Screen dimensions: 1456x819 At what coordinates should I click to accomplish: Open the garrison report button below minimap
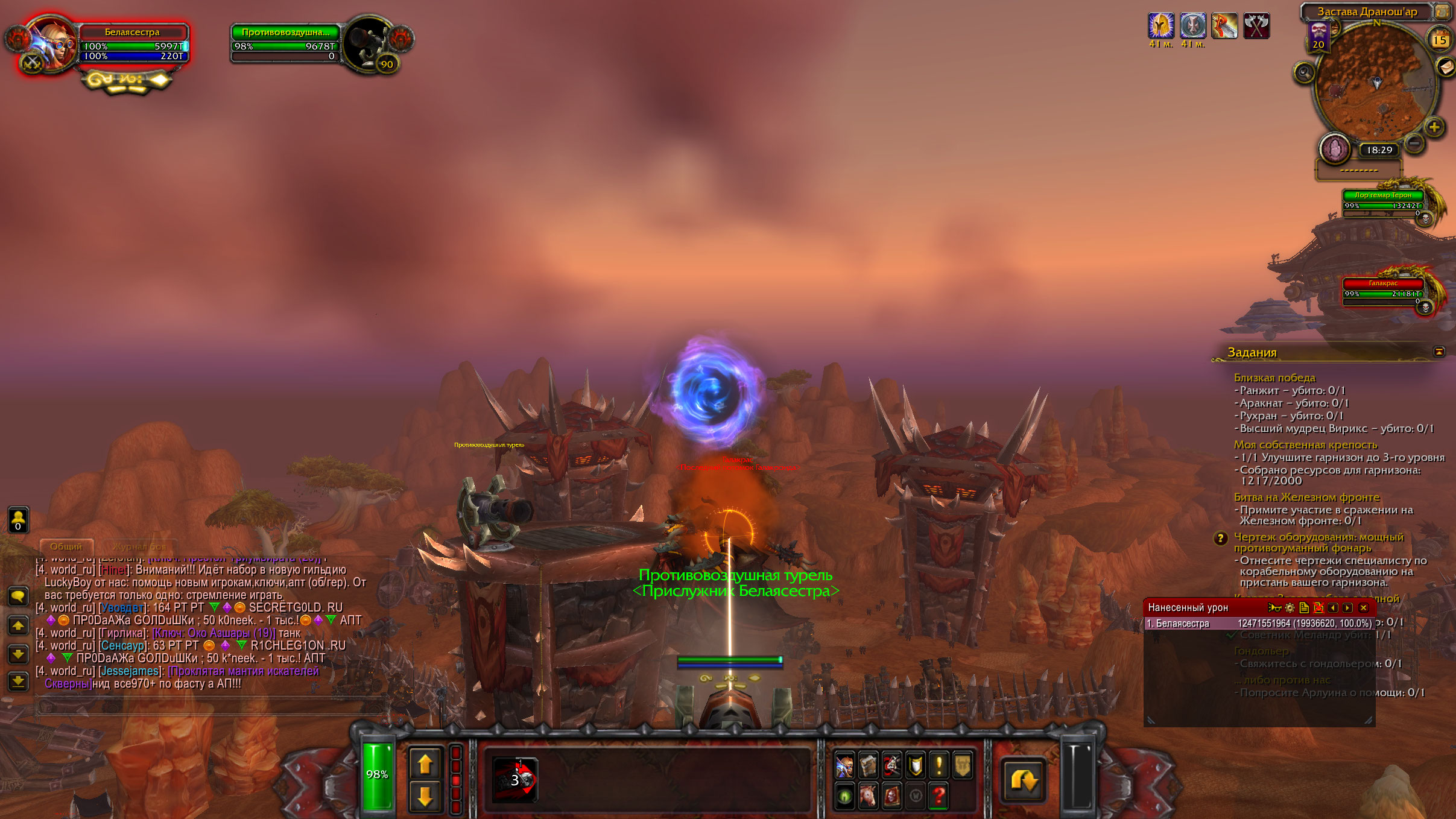coord(1335,148)
